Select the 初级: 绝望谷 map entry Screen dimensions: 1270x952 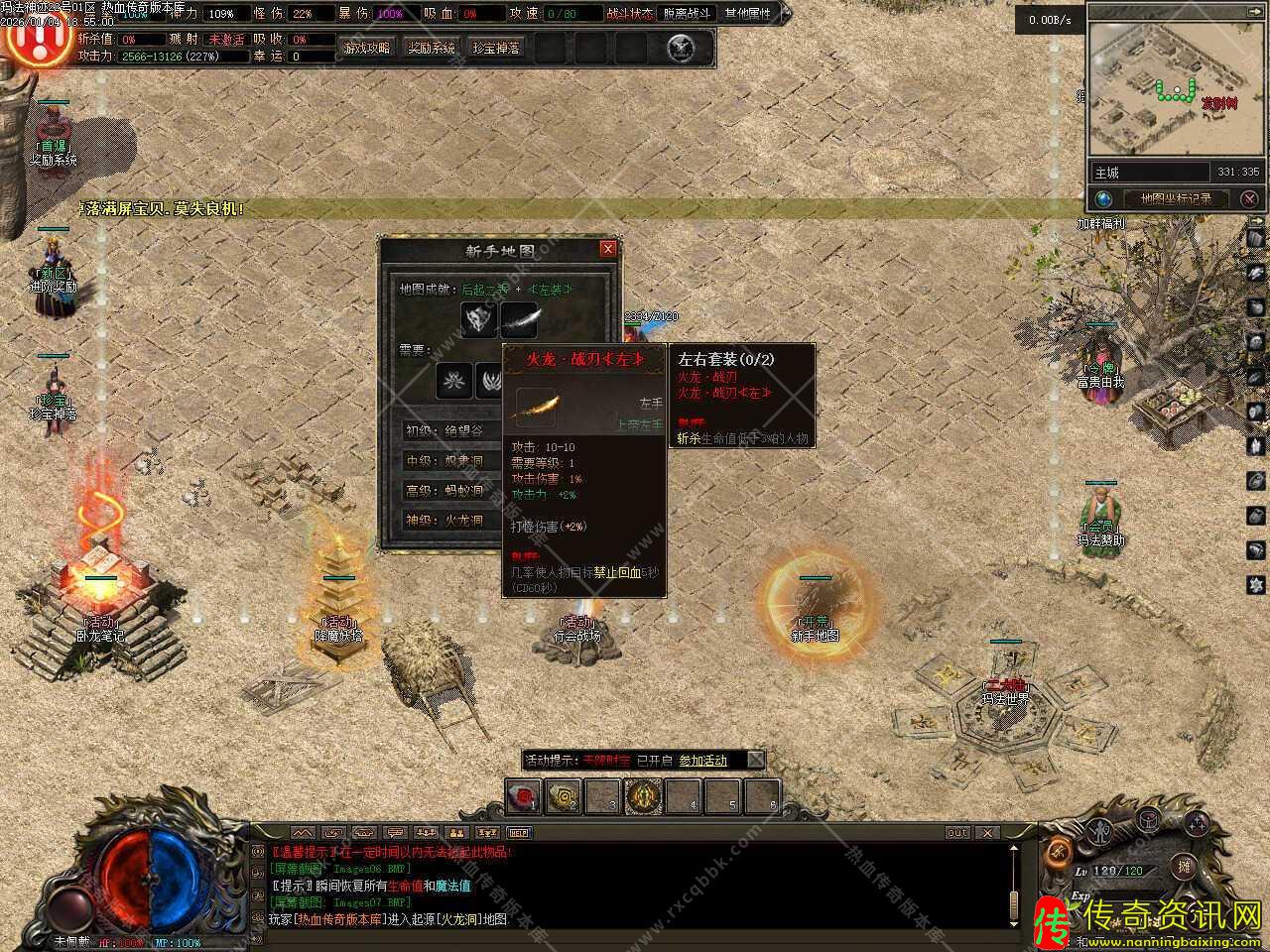click(x=446, y=431)
